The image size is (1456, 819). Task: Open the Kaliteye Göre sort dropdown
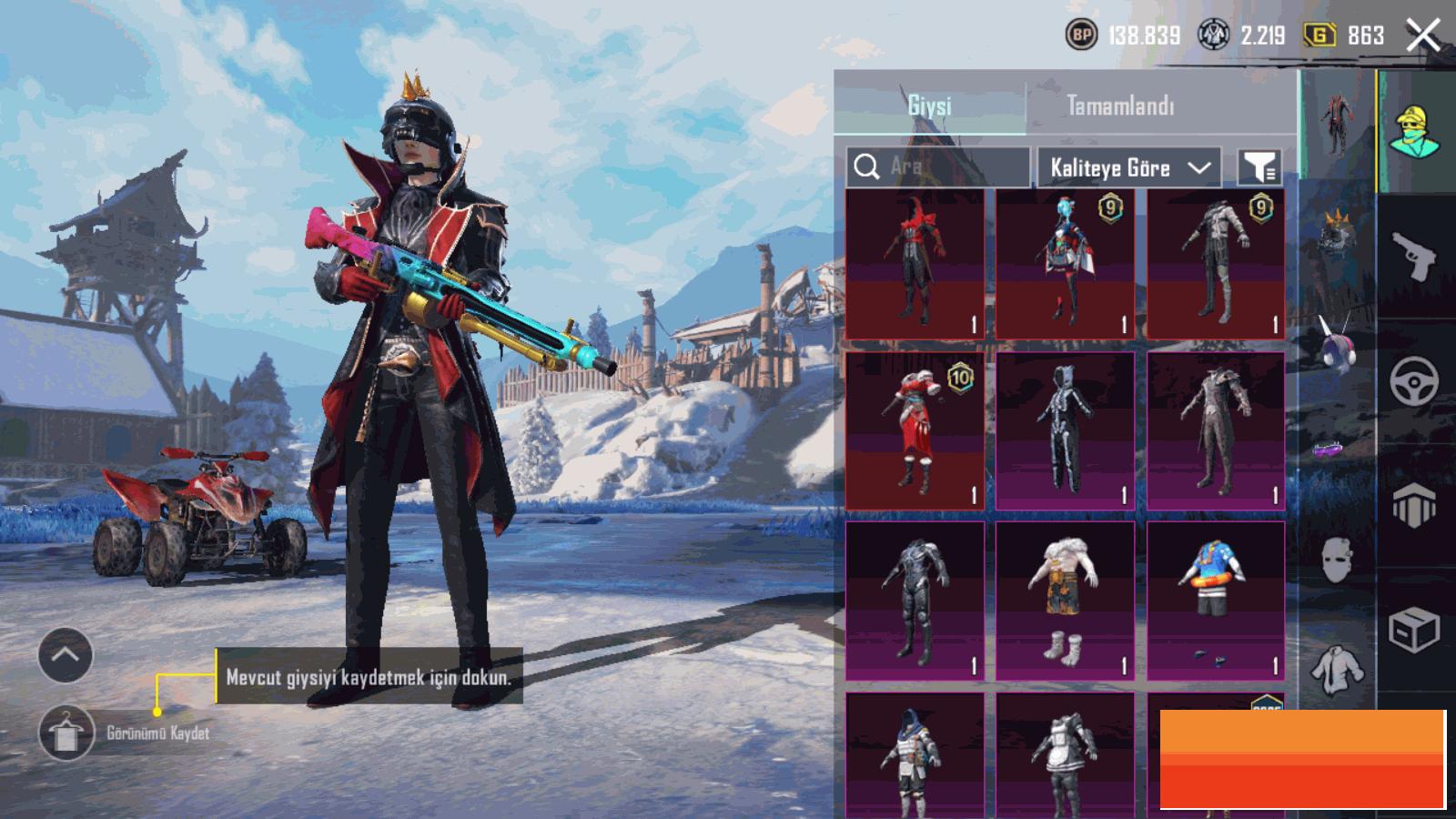1128,167
